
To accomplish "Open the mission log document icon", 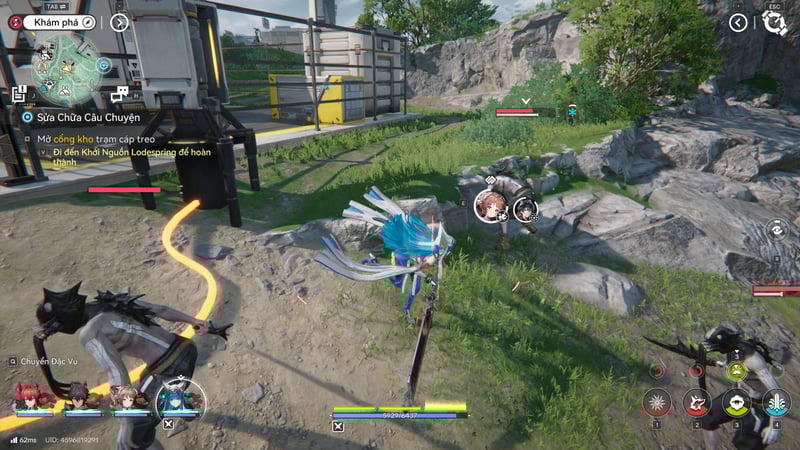I will pos(19,93).
